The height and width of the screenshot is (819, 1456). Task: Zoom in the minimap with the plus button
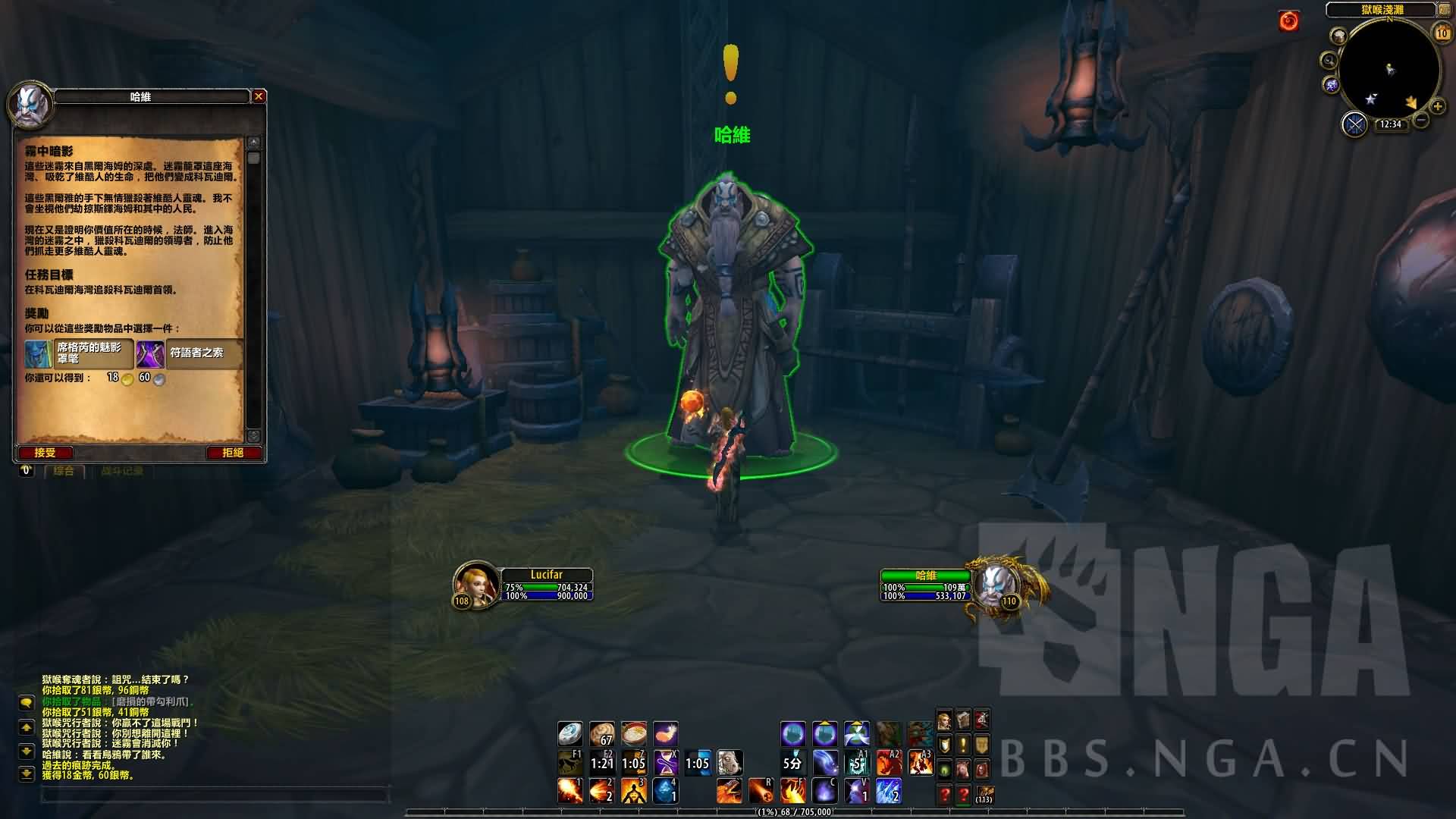pos(1437,107)
